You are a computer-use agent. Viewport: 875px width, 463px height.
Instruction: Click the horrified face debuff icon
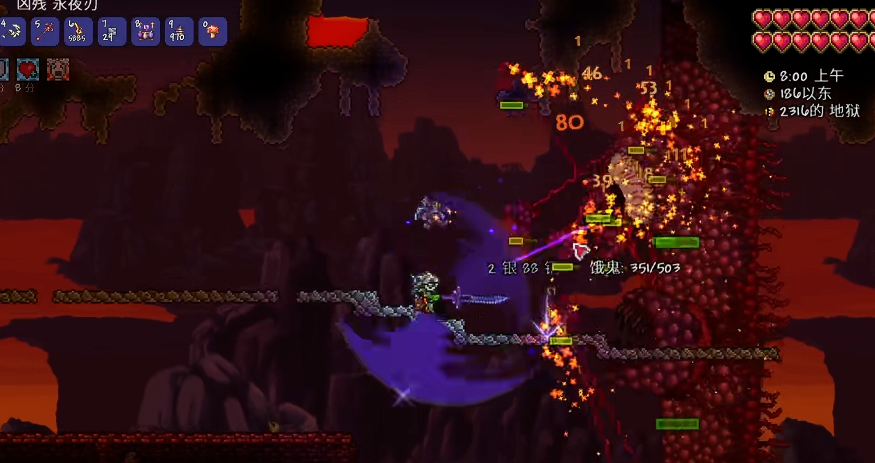(59, 69)
